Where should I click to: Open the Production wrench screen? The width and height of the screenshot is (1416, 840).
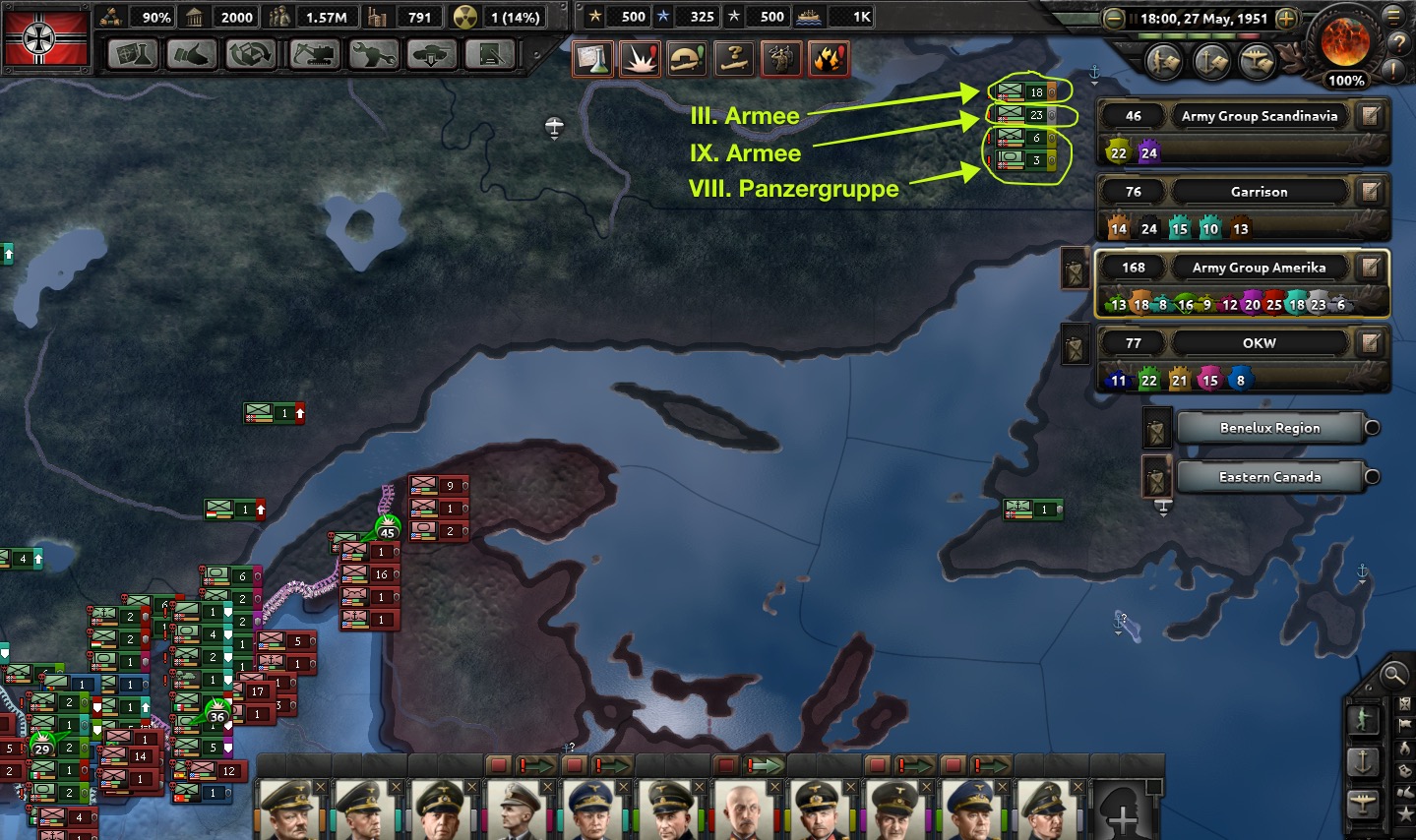(372, 54)
